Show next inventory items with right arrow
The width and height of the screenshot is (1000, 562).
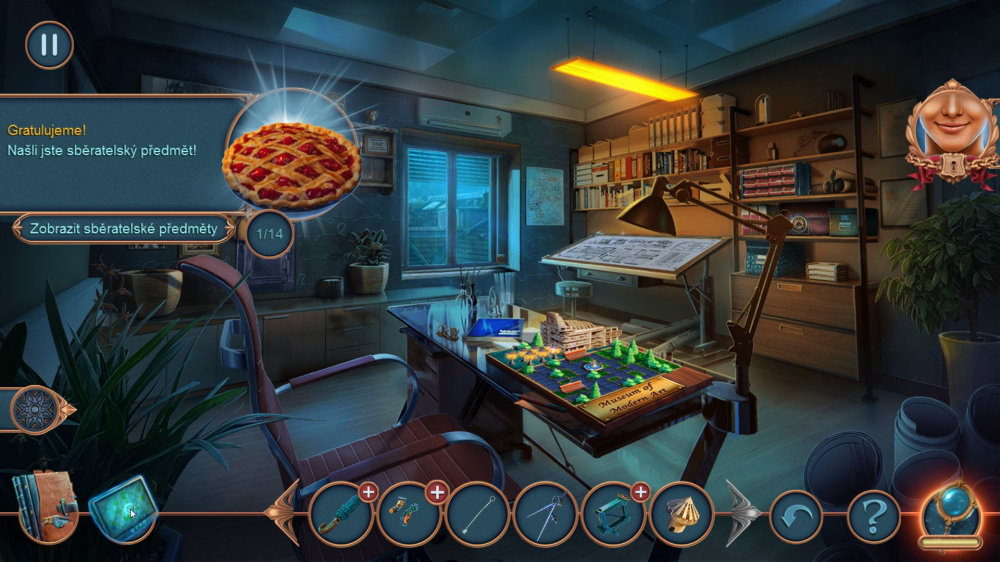(x=742, y=514)
